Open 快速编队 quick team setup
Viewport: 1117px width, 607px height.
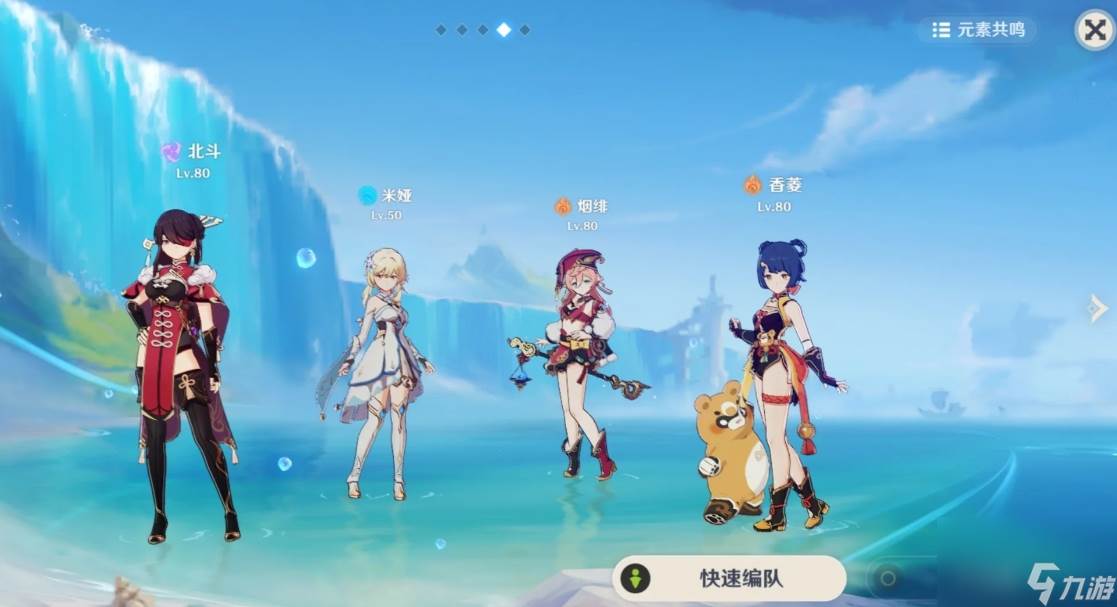729,578
